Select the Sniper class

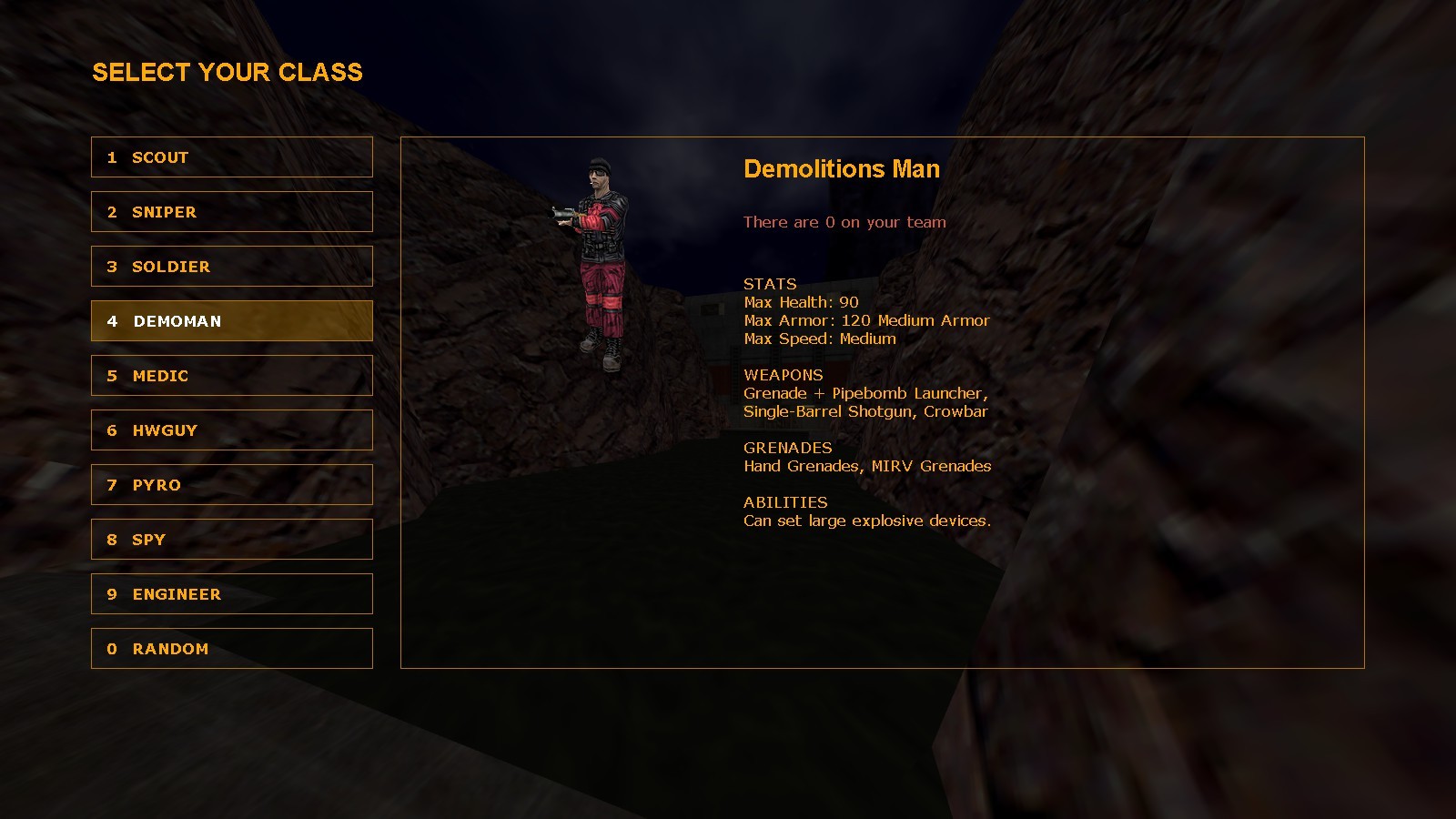[x=231, y=211]
